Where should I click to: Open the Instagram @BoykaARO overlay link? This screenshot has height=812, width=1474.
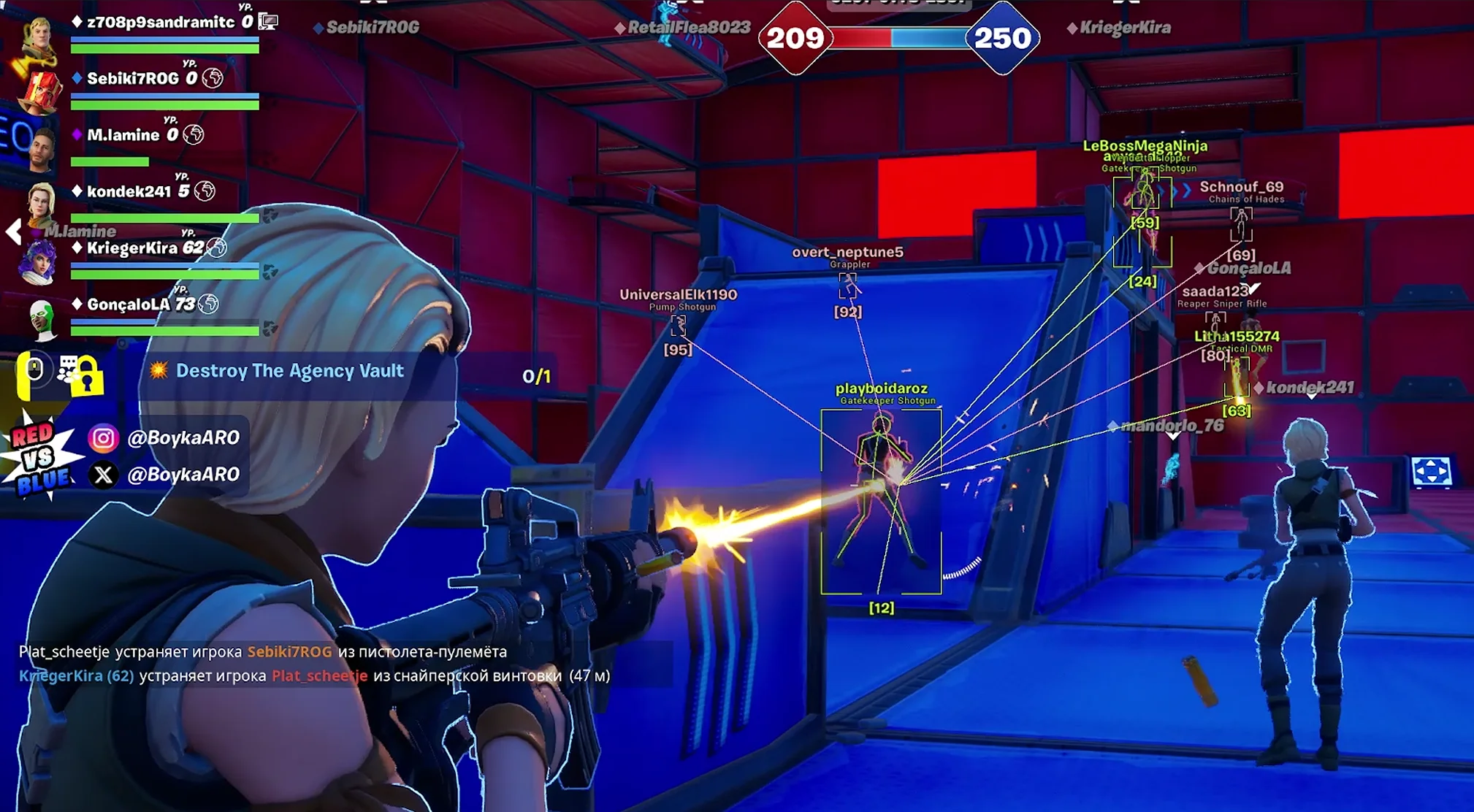(x=165, y=438)
